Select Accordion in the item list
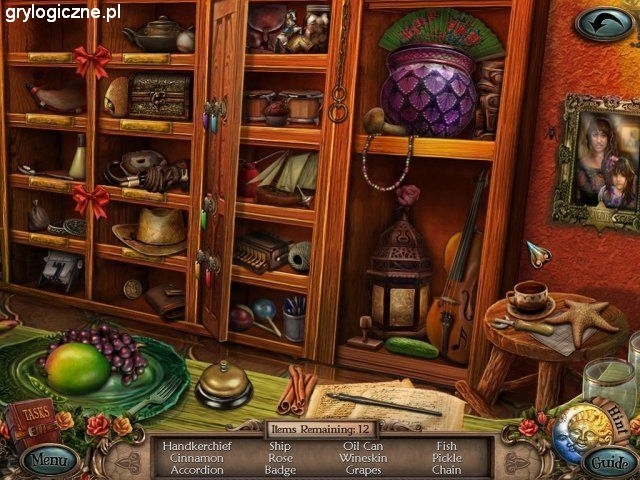Viewport: 640px width, 480px height. click(196, 470)
